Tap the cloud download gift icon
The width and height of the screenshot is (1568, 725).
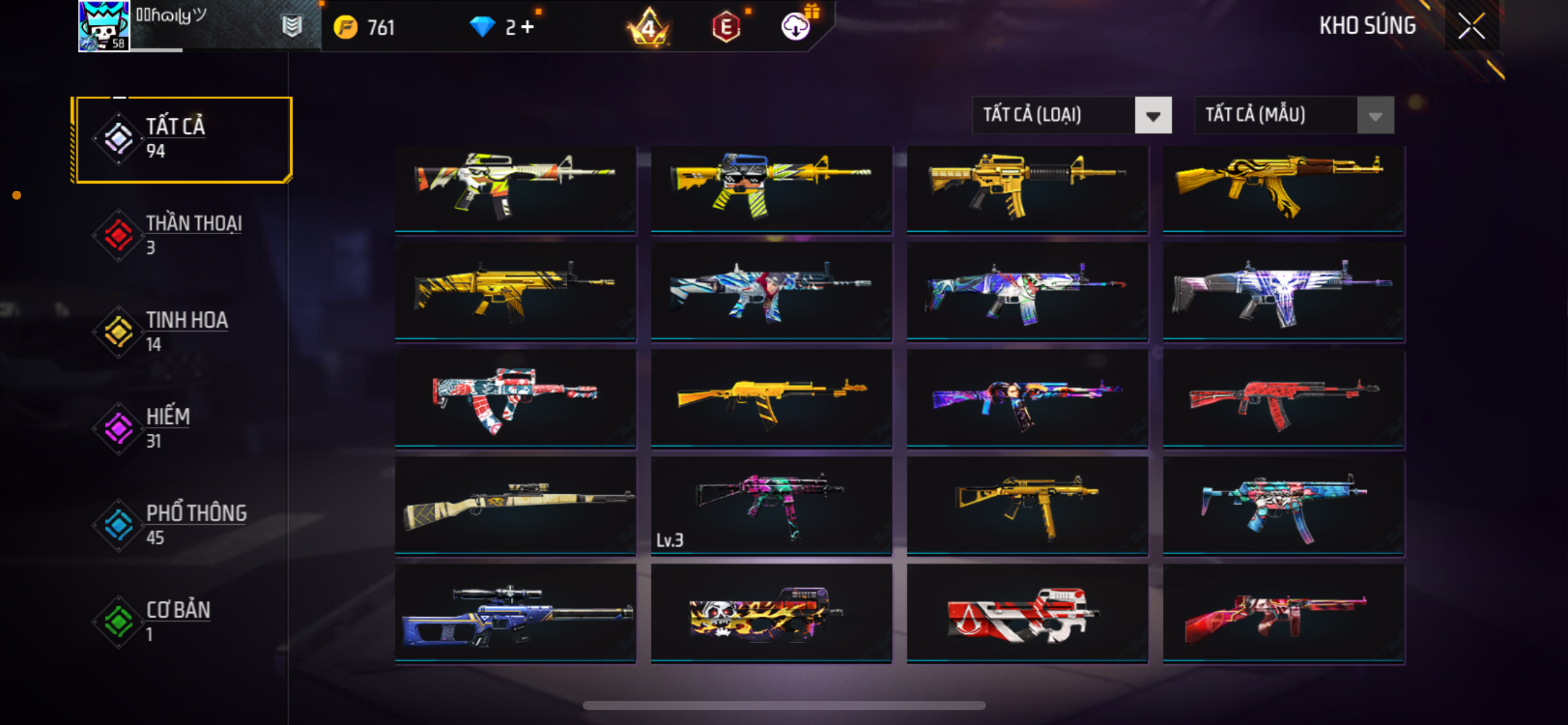click(796, 26)
